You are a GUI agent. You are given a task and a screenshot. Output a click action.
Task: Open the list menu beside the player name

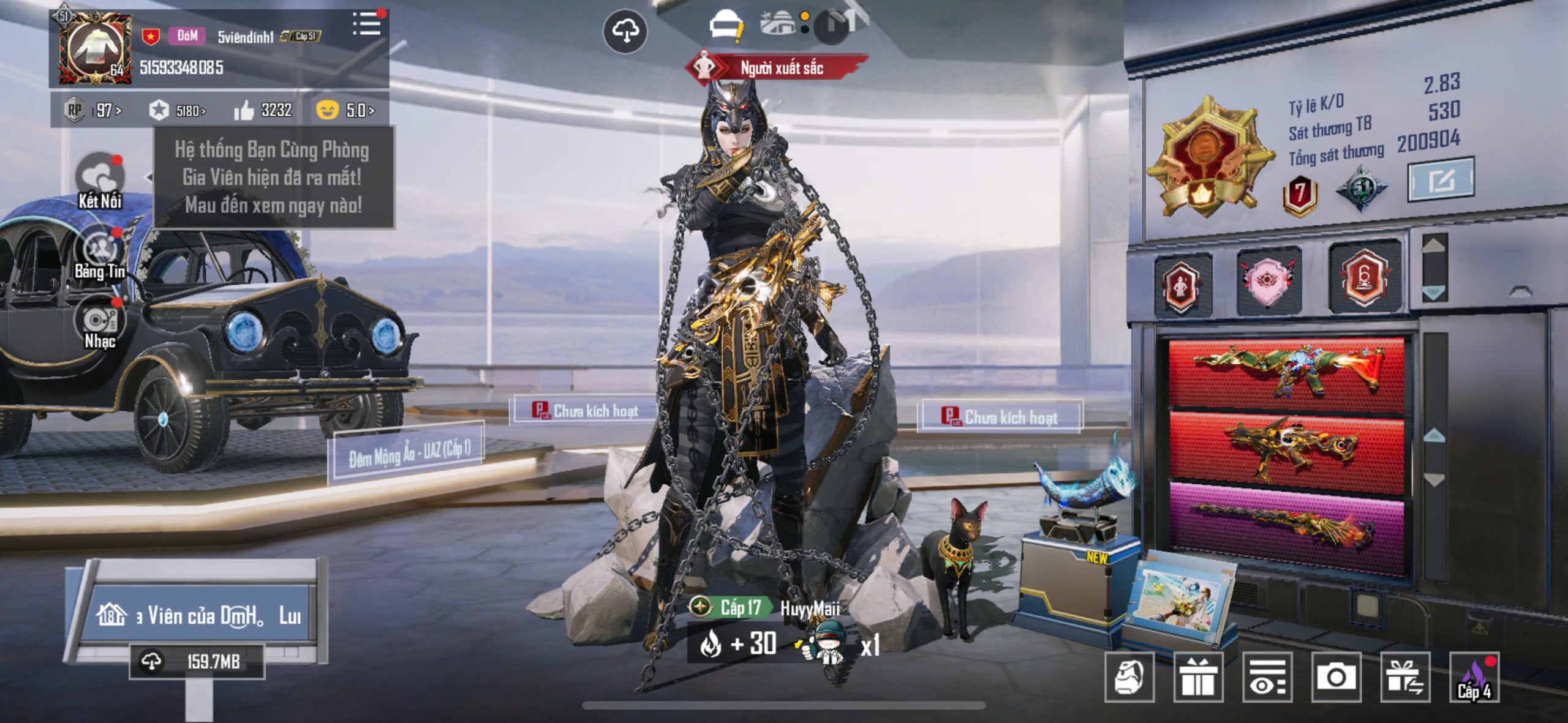(x=366, y=24)
